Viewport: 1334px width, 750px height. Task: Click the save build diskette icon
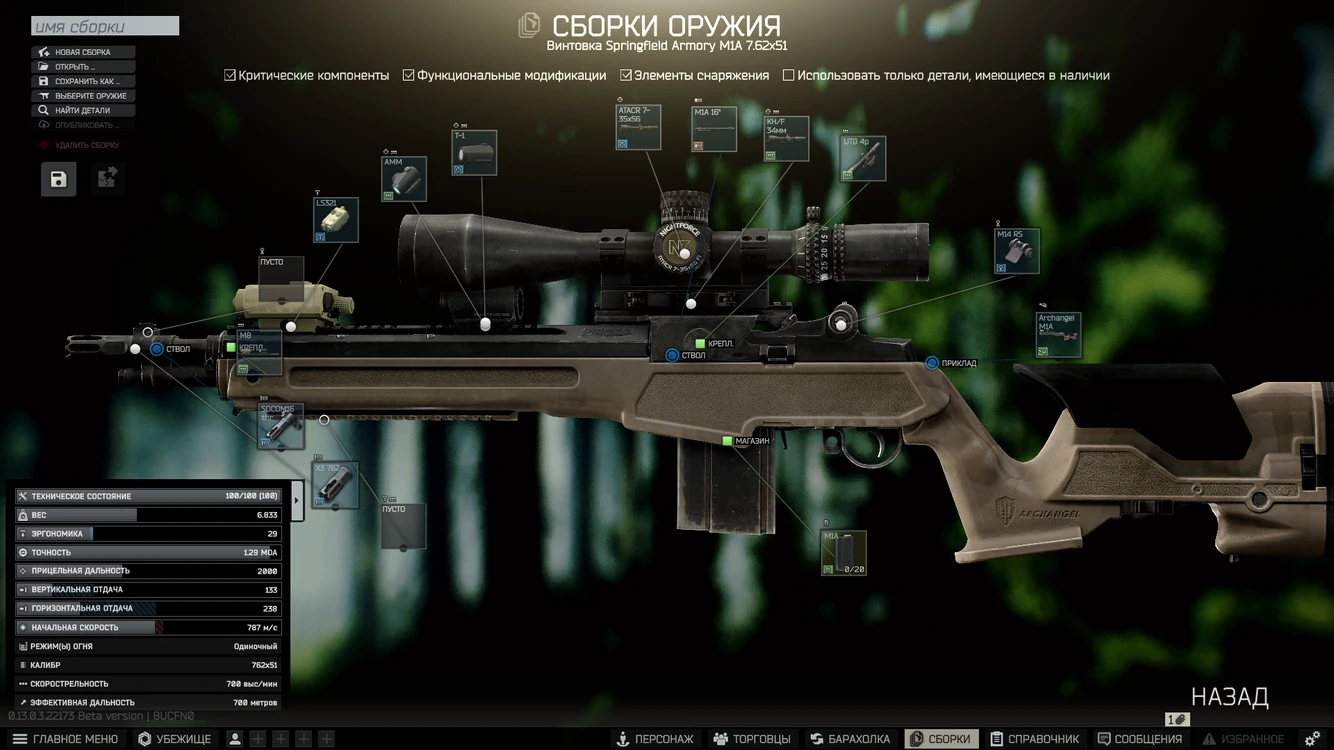[58, 179]
